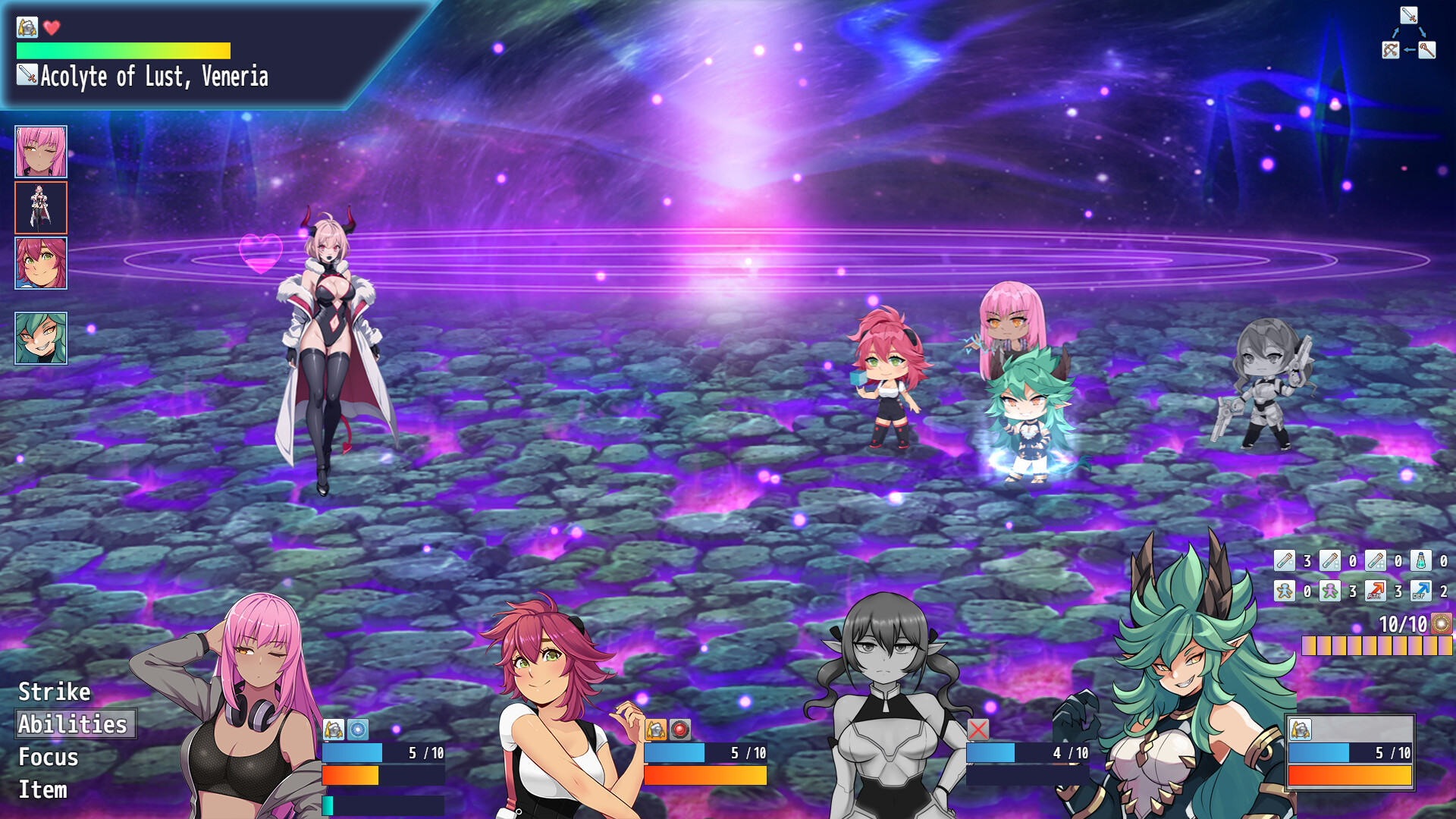The image size is (1456, 819).
Task: Open the Abilities menu
Action: [74, 724]
